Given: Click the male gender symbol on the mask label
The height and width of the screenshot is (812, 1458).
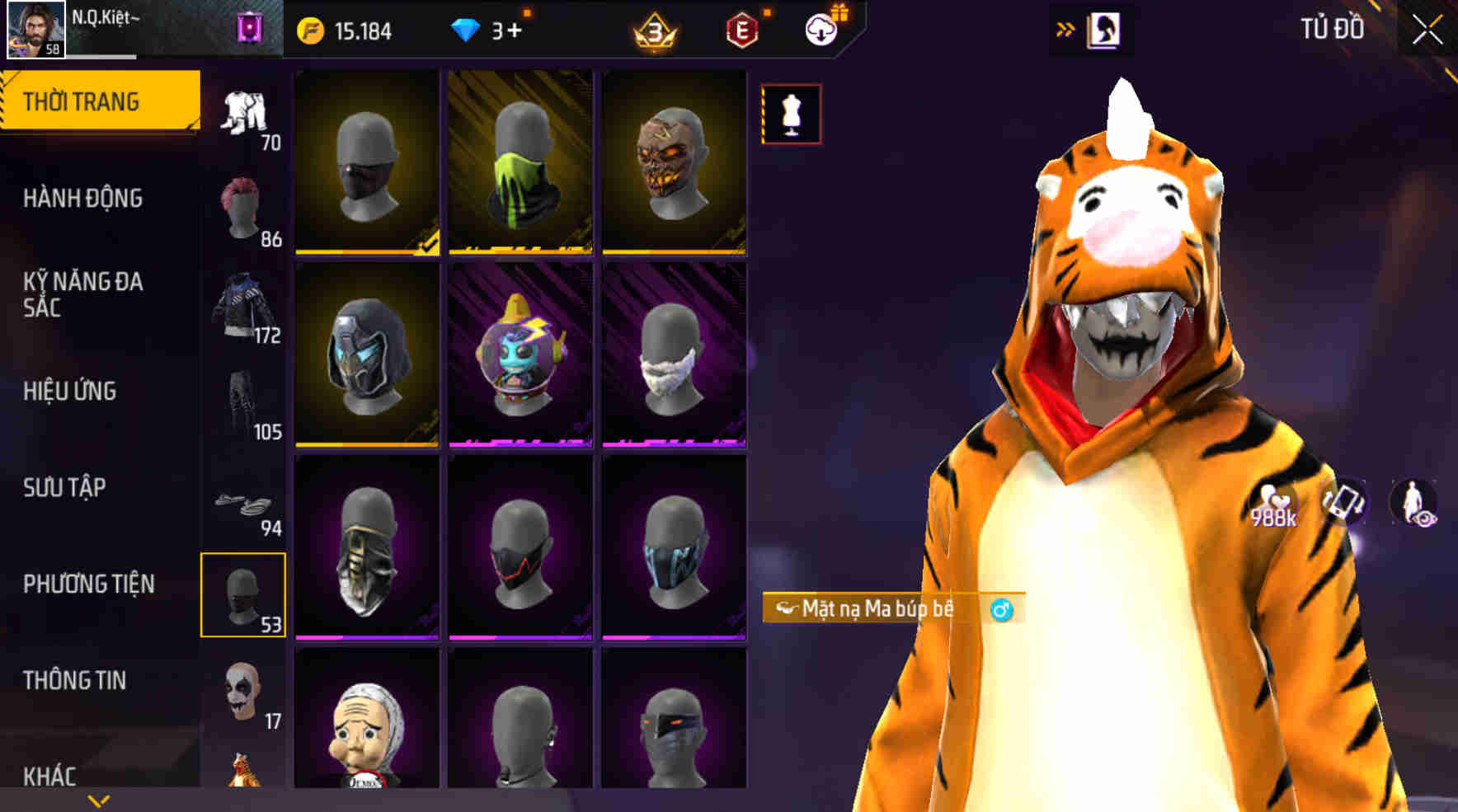Looking at the screenshot, I should coord(1001,612).
